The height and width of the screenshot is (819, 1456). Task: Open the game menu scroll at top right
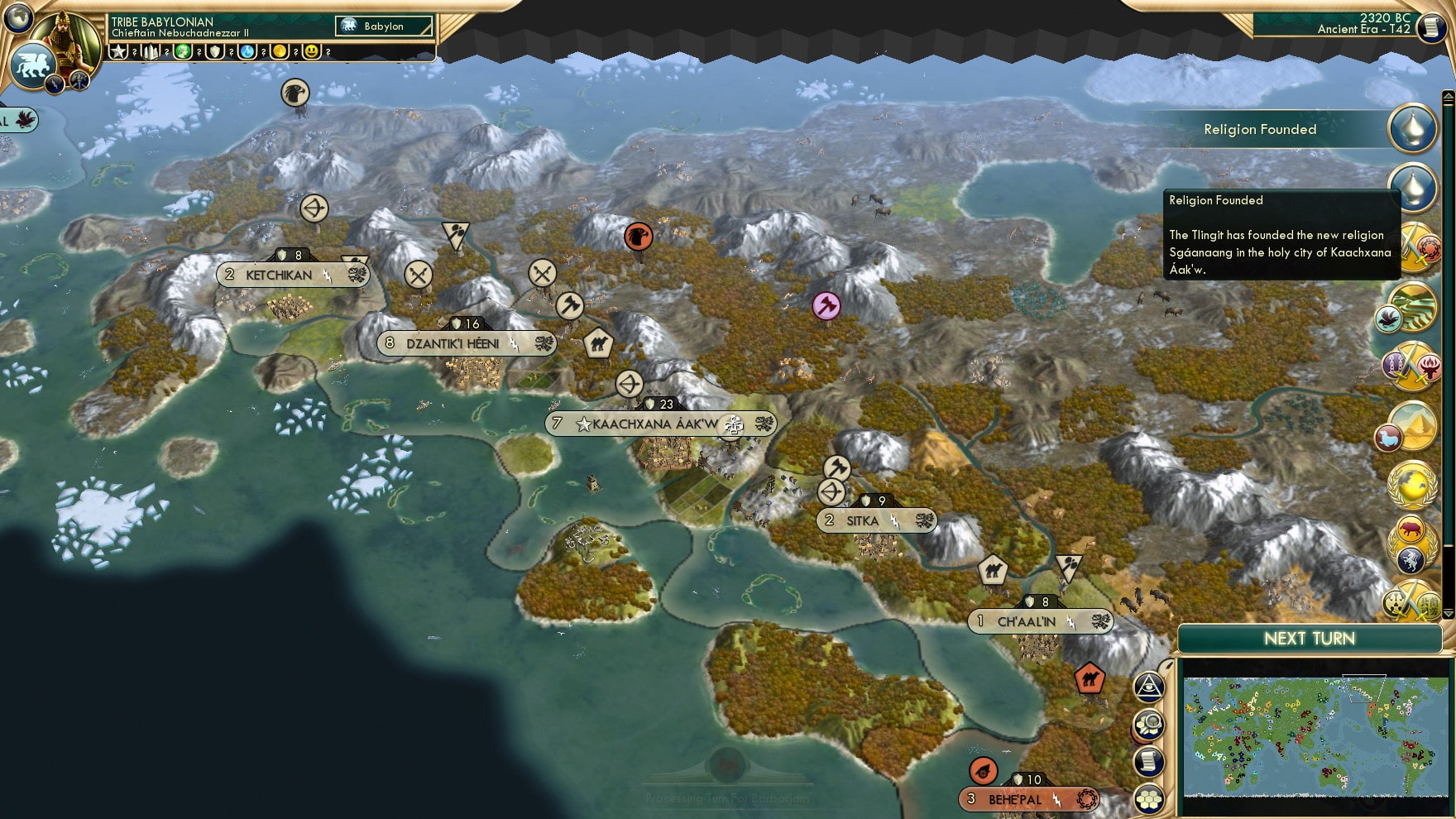1430,27
